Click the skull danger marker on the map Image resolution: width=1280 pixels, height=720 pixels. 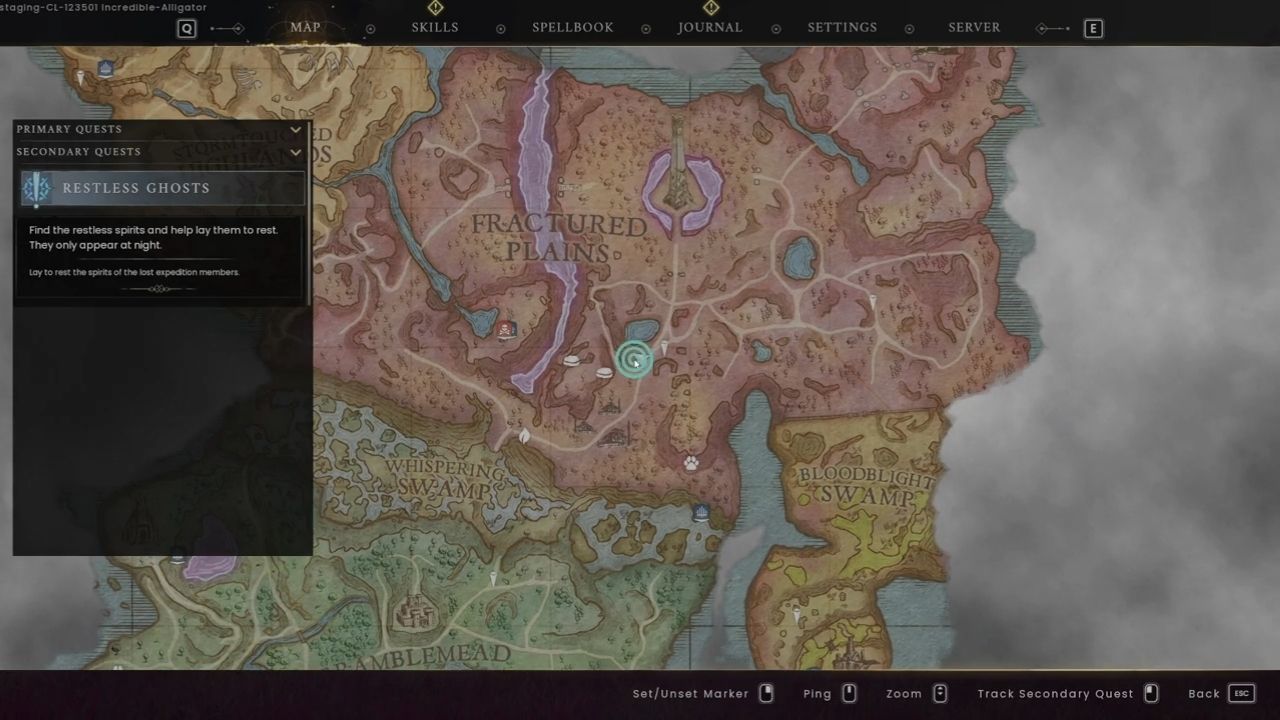coord(505,329)
